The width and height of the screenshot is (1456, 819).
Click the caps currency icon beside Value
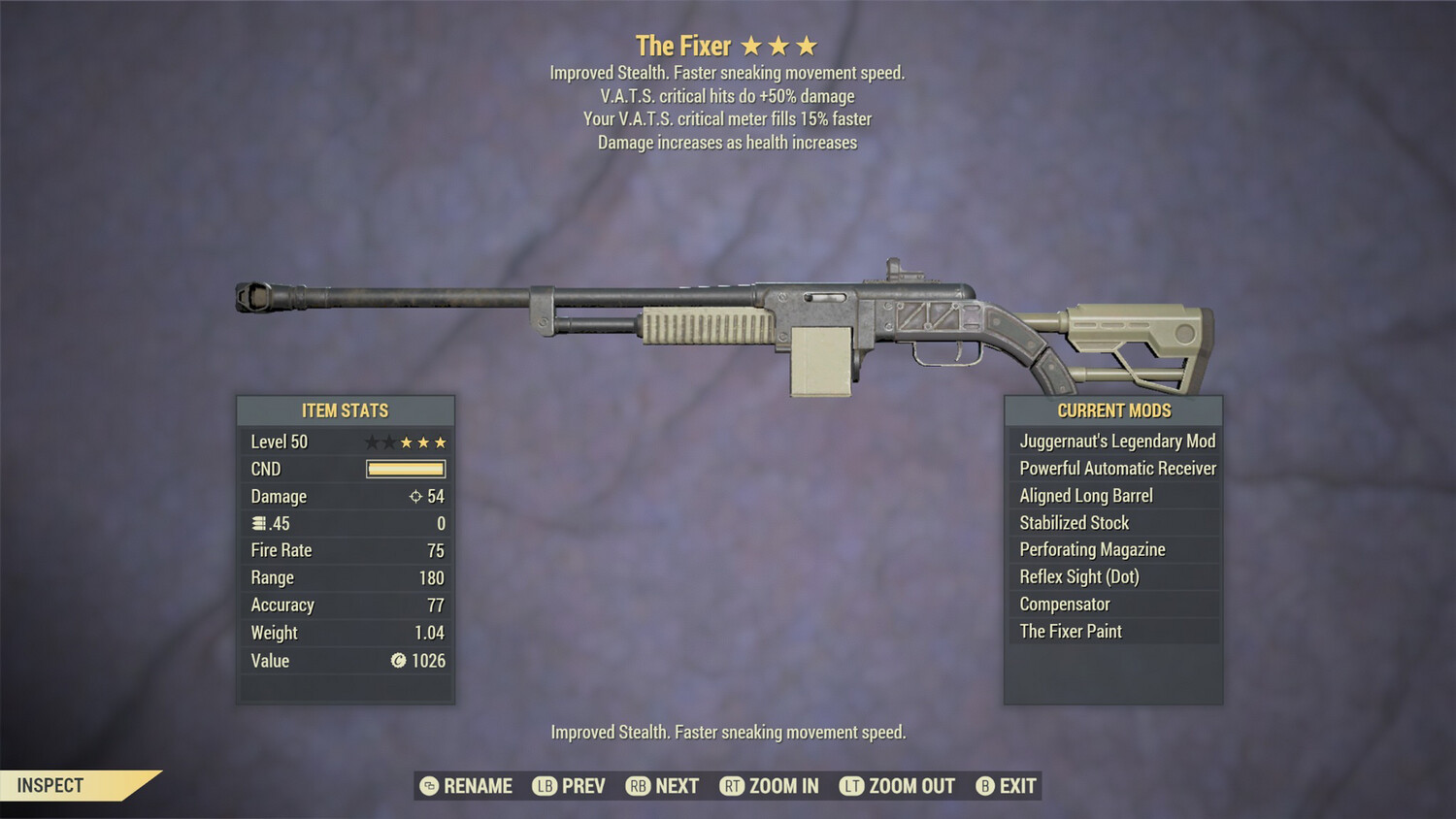point(397,661)
